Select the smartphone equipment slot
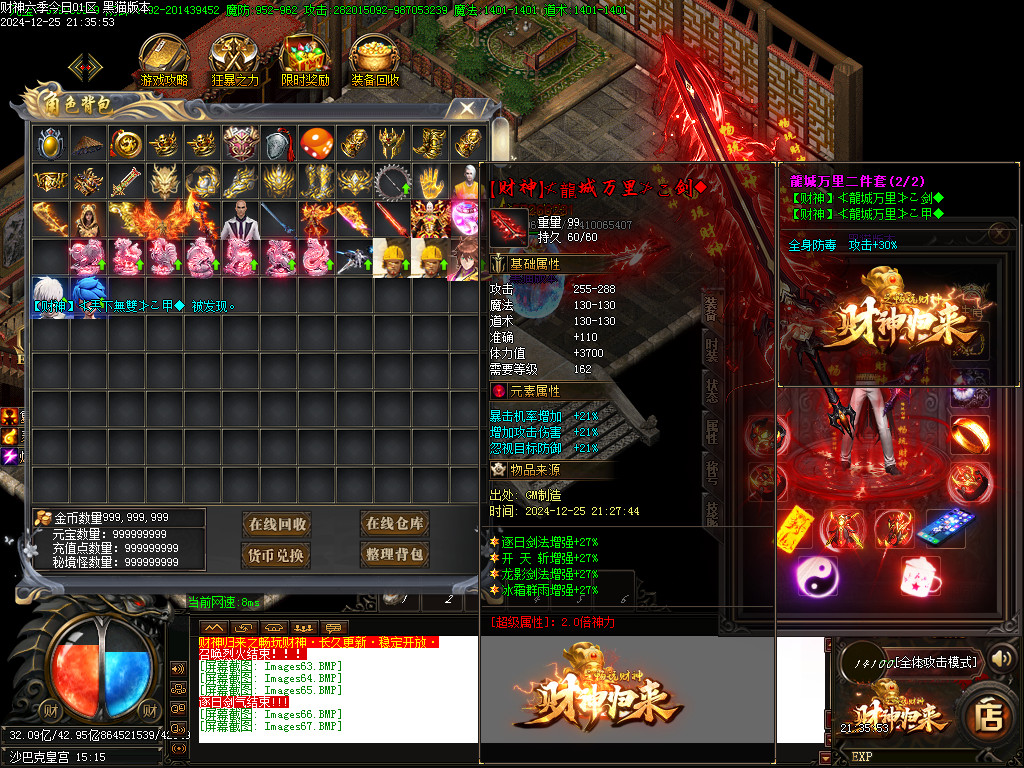Viewport: 1024px width, 768px height. tap(946, 527)
